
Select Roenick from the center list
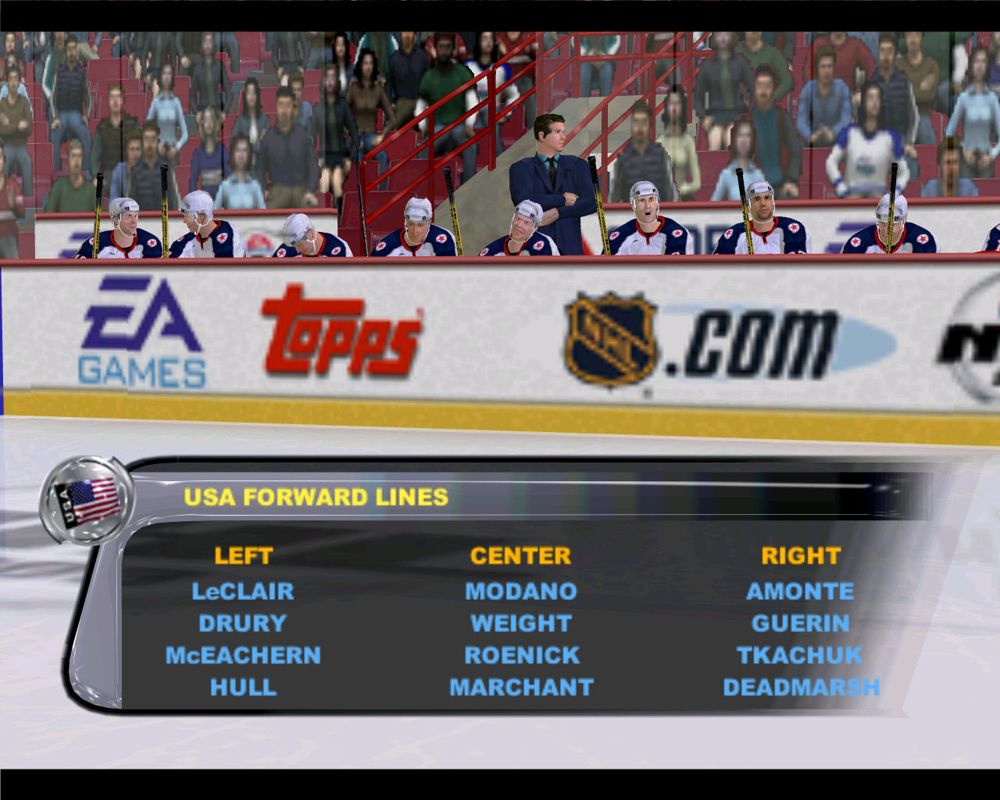(x=521, y=655)
